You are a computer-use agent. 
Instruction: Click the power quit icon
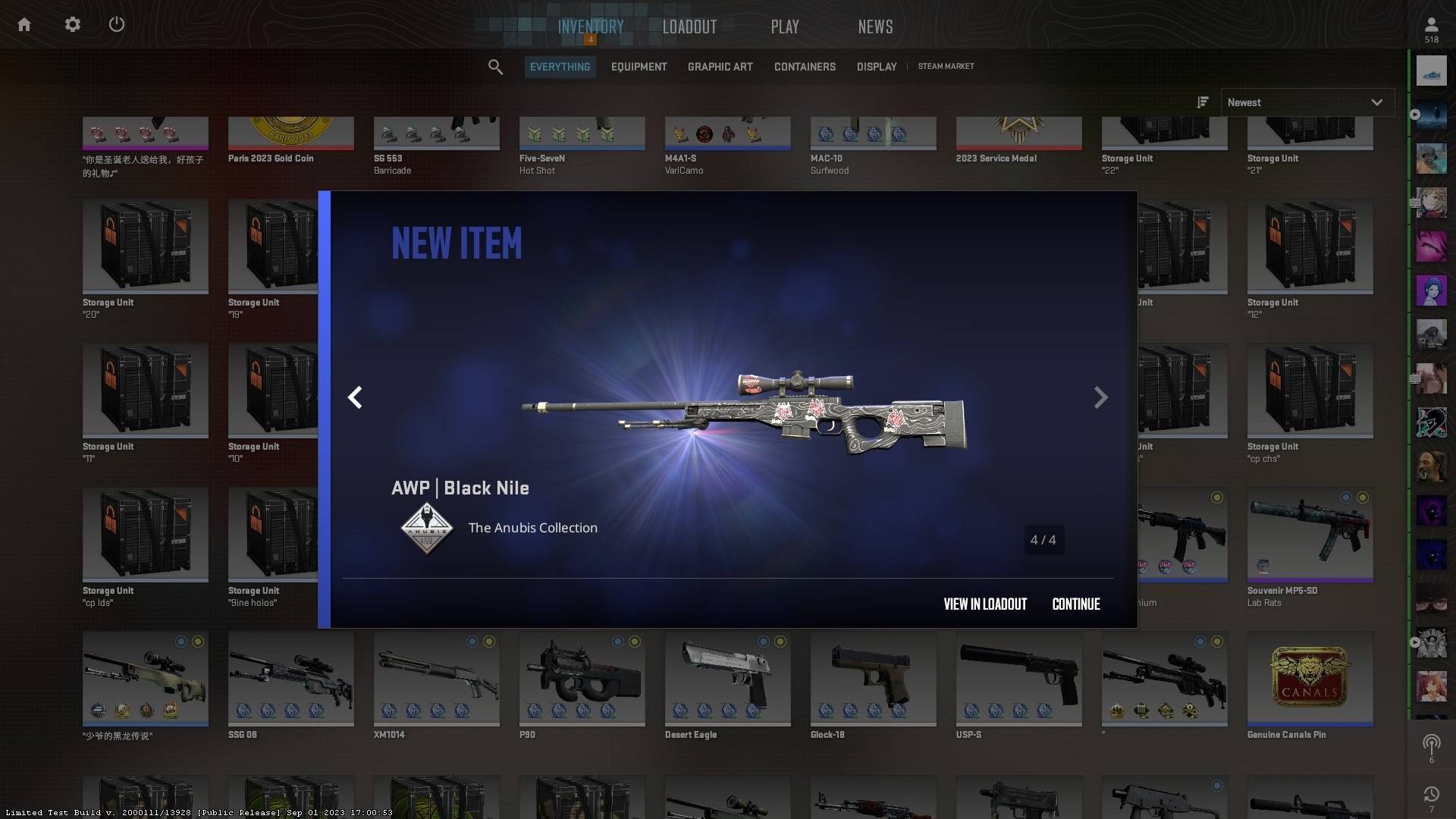pos(117,25)
